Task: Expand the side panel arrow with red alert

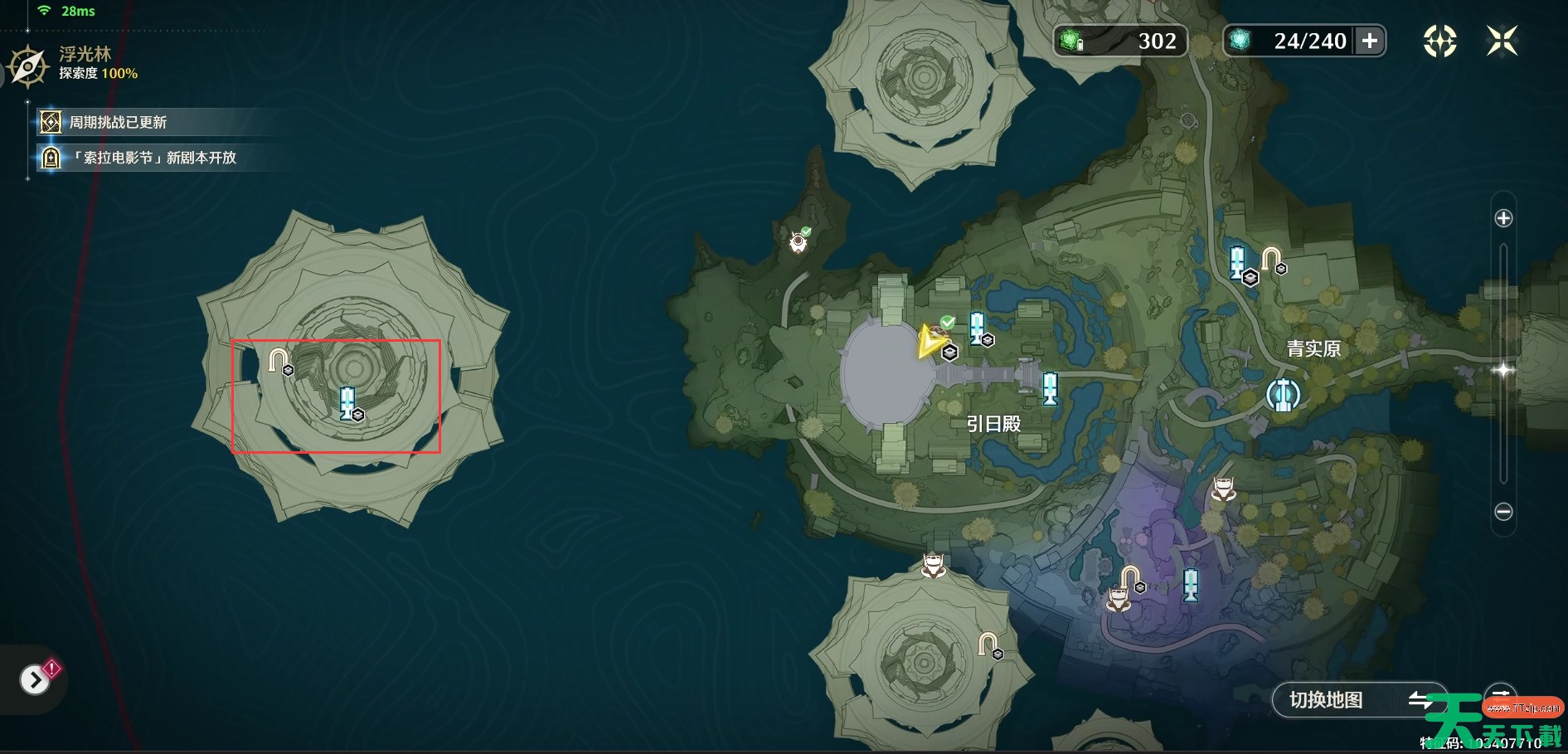Action: 35,680
